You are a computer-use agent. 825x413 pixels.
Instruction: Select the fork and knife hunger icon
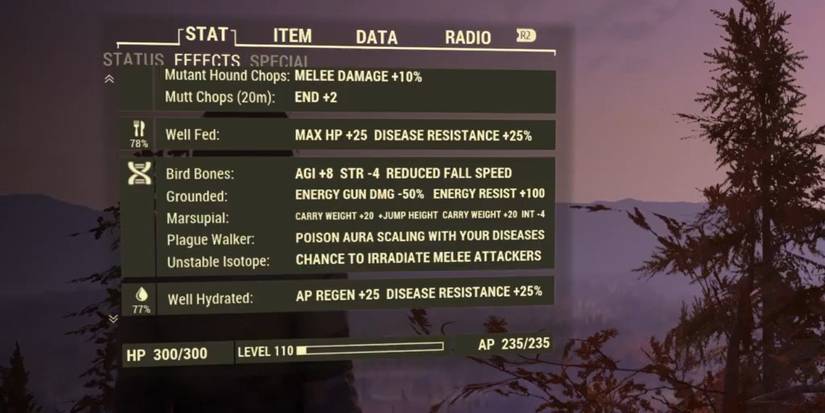139,129
